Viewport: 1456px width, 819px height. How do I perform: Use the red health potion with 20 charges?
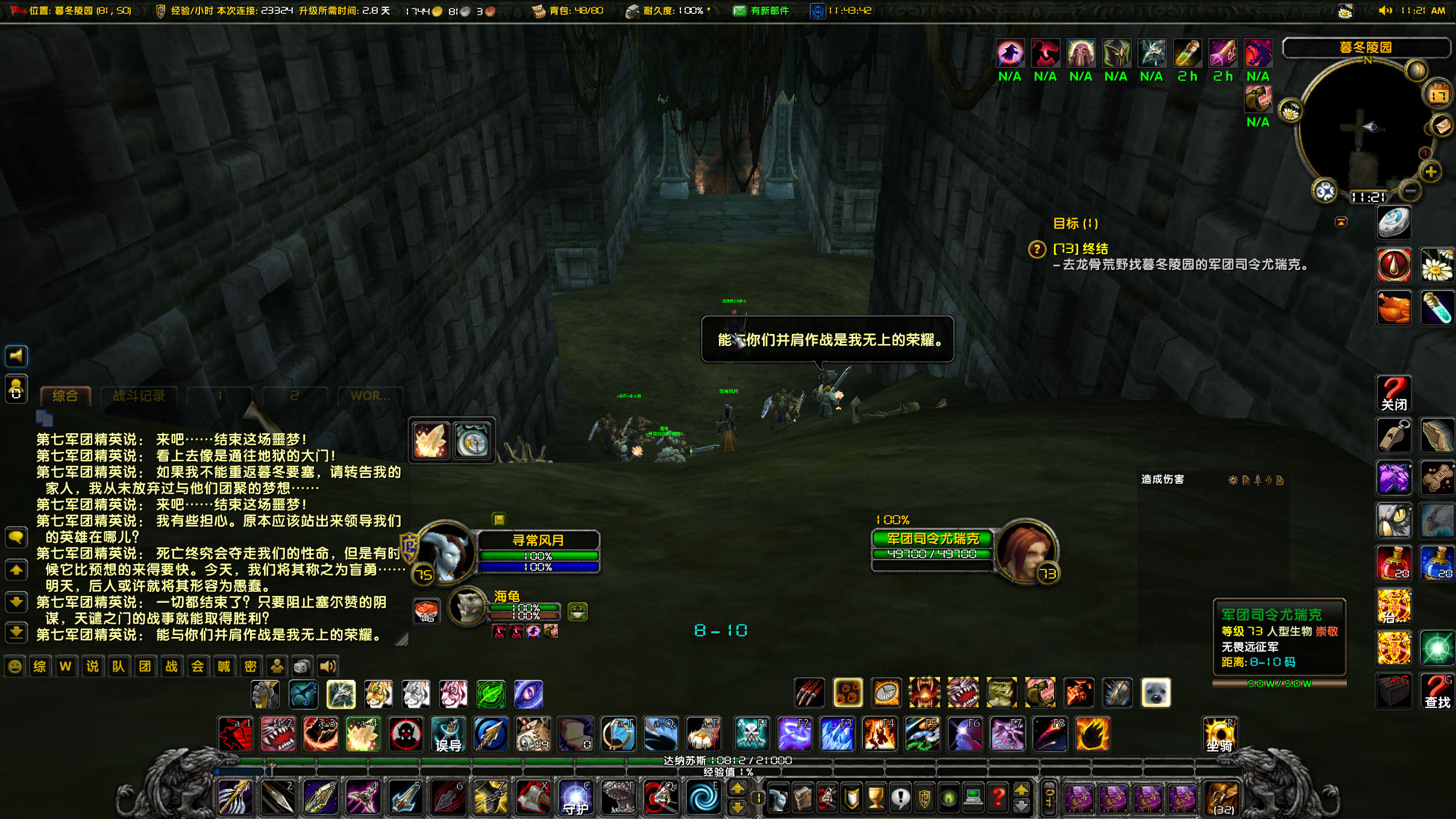(1394, 563)
